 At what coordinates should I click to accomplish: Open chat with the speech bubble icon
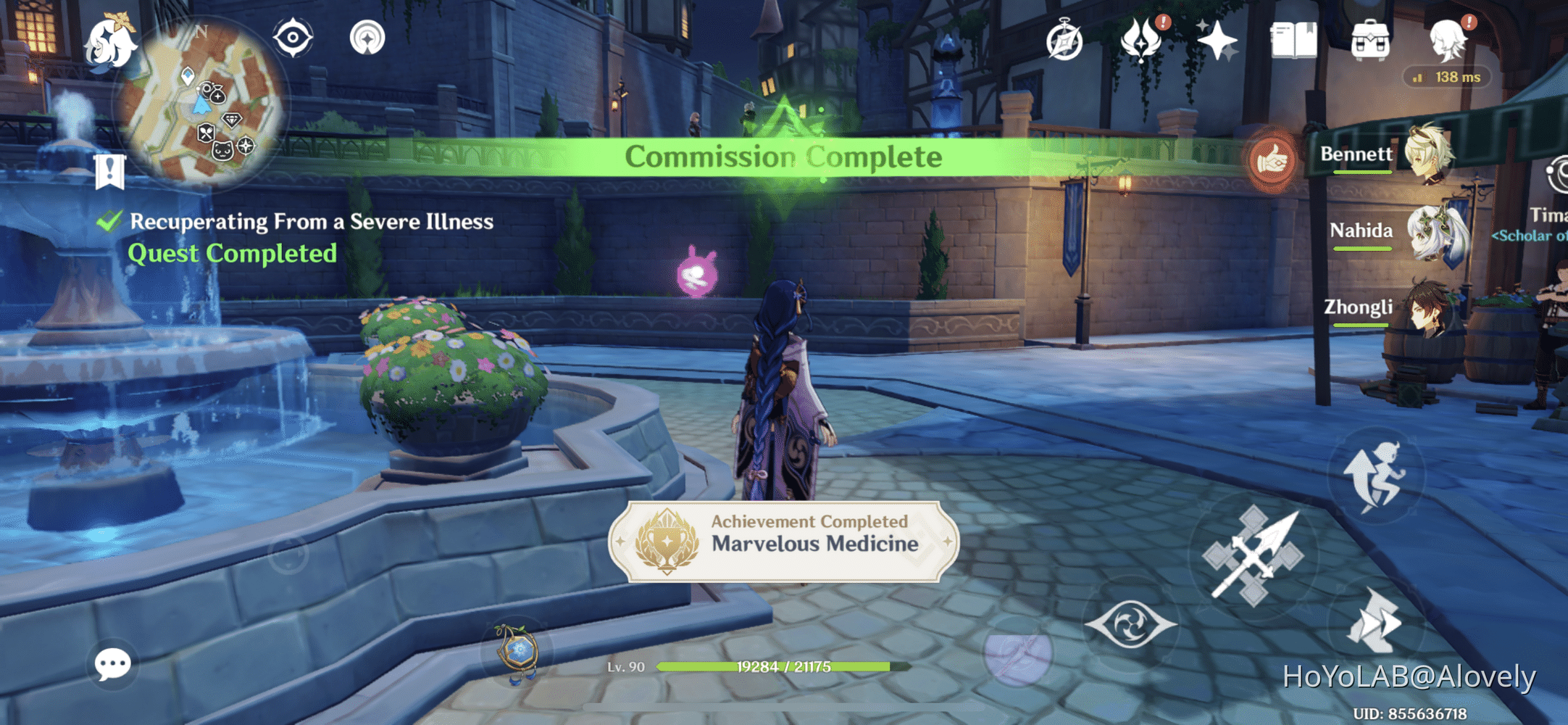click(x=112, y=663)
